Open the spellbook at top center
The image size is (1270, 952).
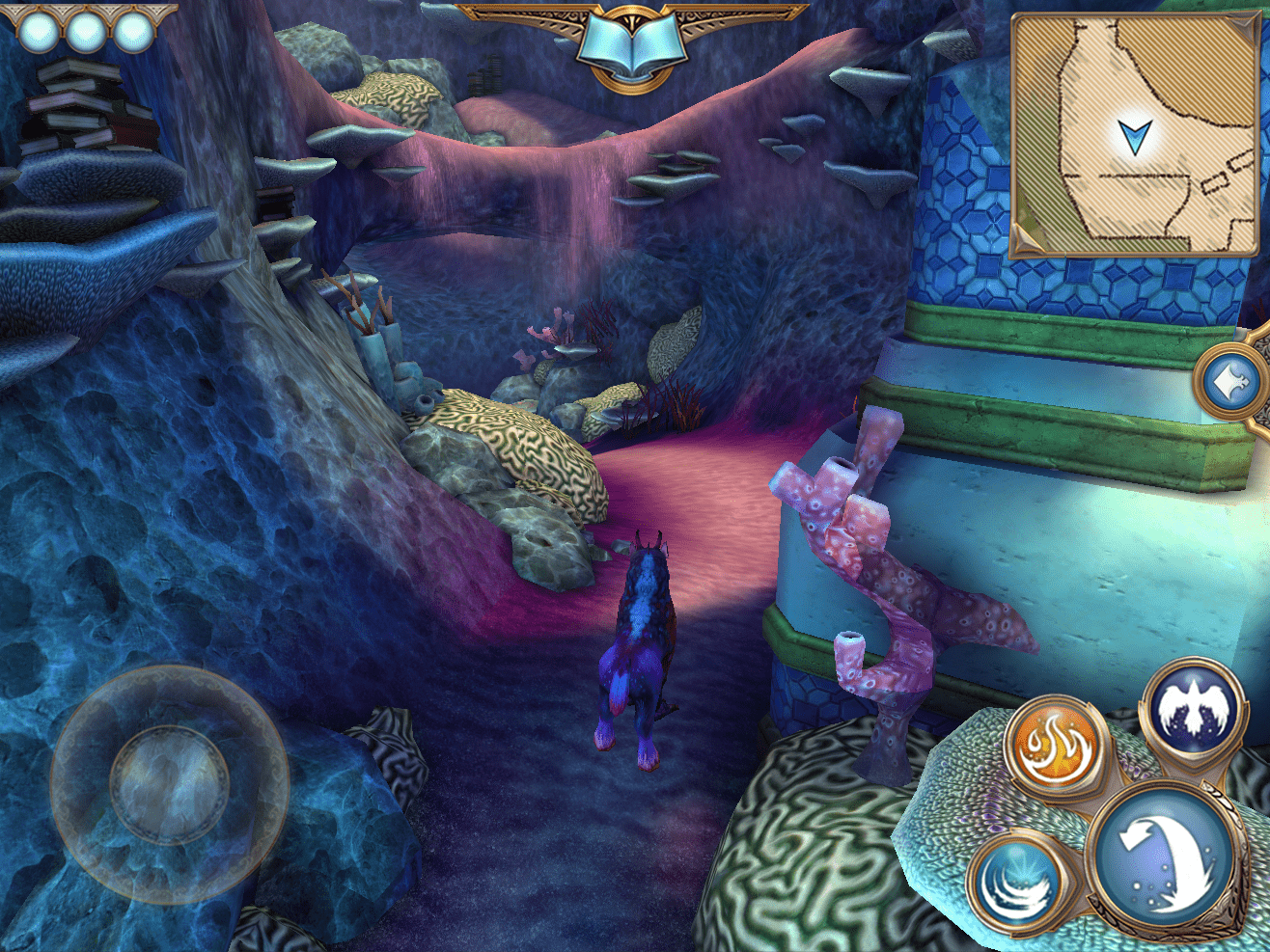click(631, 45)
